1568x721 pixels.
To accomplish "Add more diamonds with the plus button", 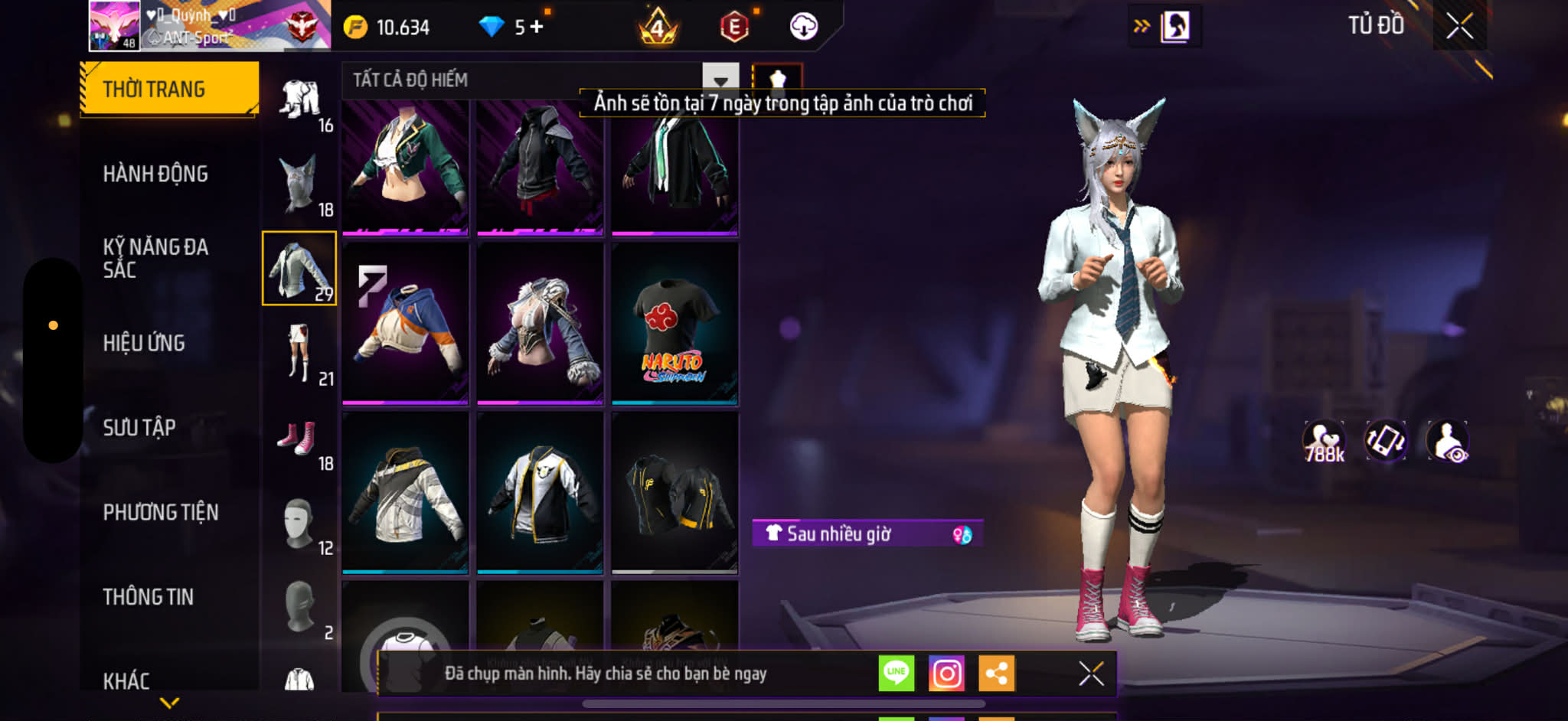I will click(537, 27).
